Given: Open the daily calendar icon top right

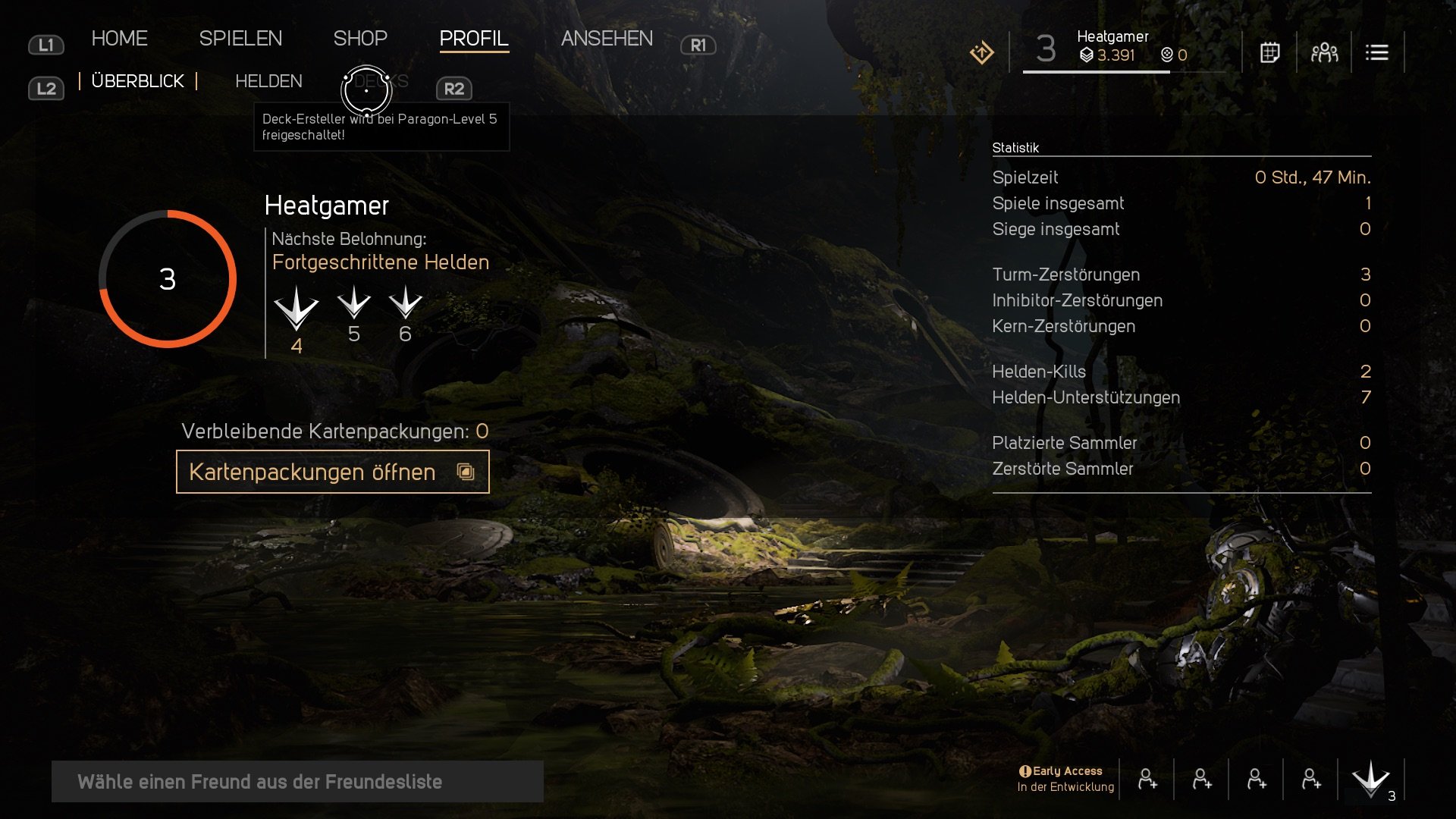Looking at the screenshot, I should [1270, 52].
